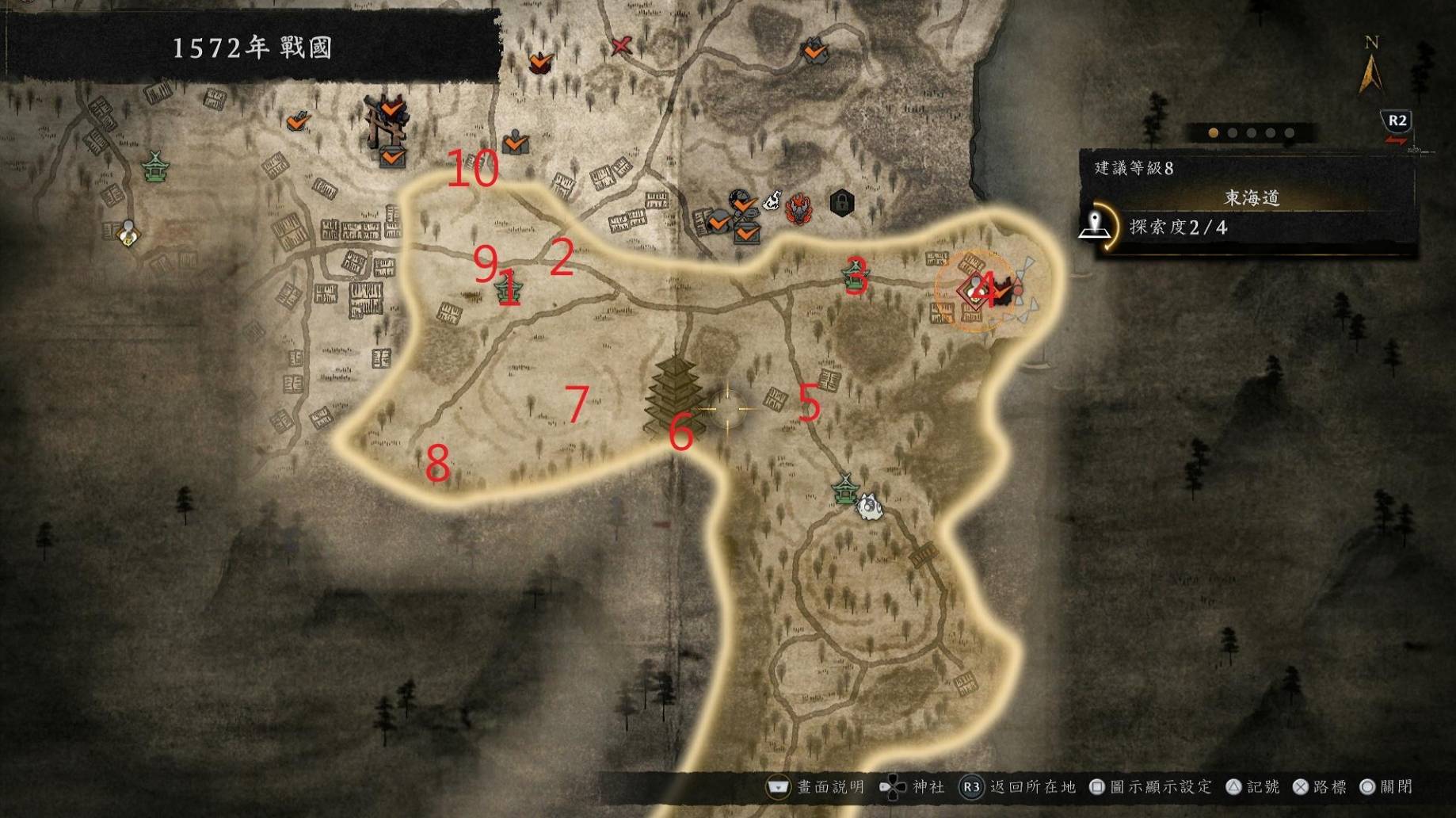Viewport: 1456px width, 818px height.
Task: Select the five-story pagoda landmark
Action: (x=675, y=395)
